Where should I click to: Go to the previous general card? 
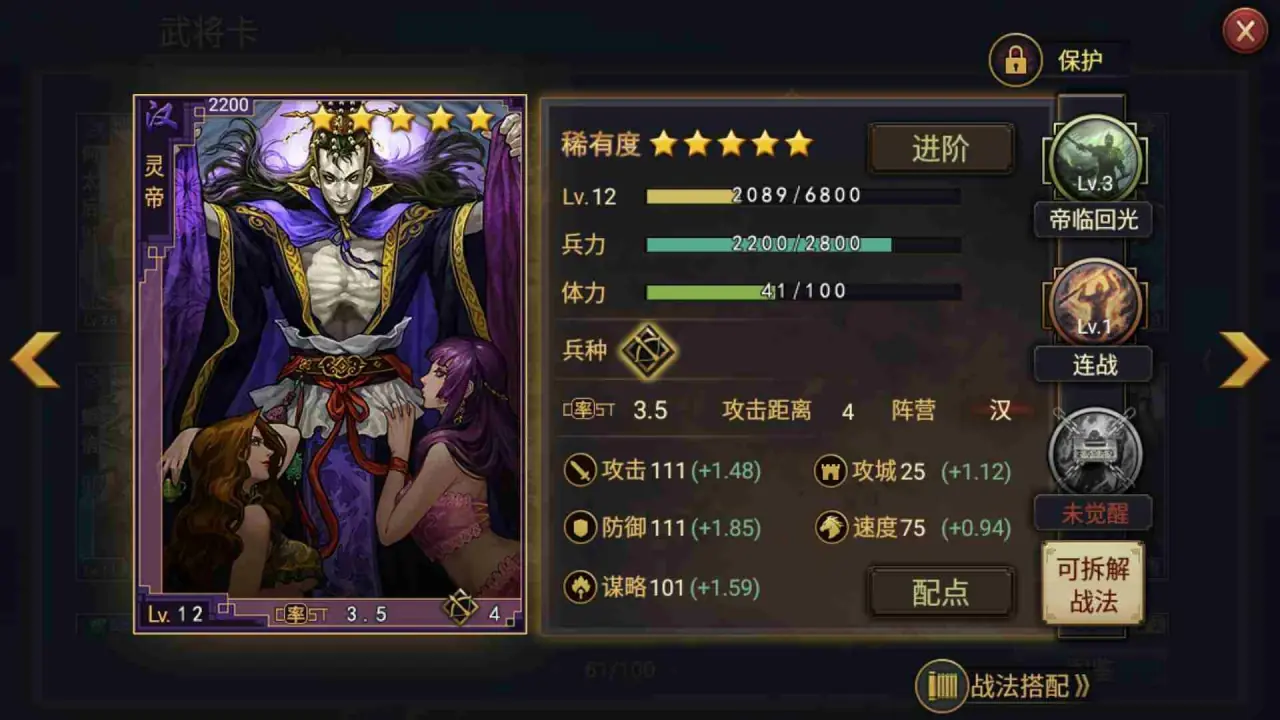tap(36, 358)
